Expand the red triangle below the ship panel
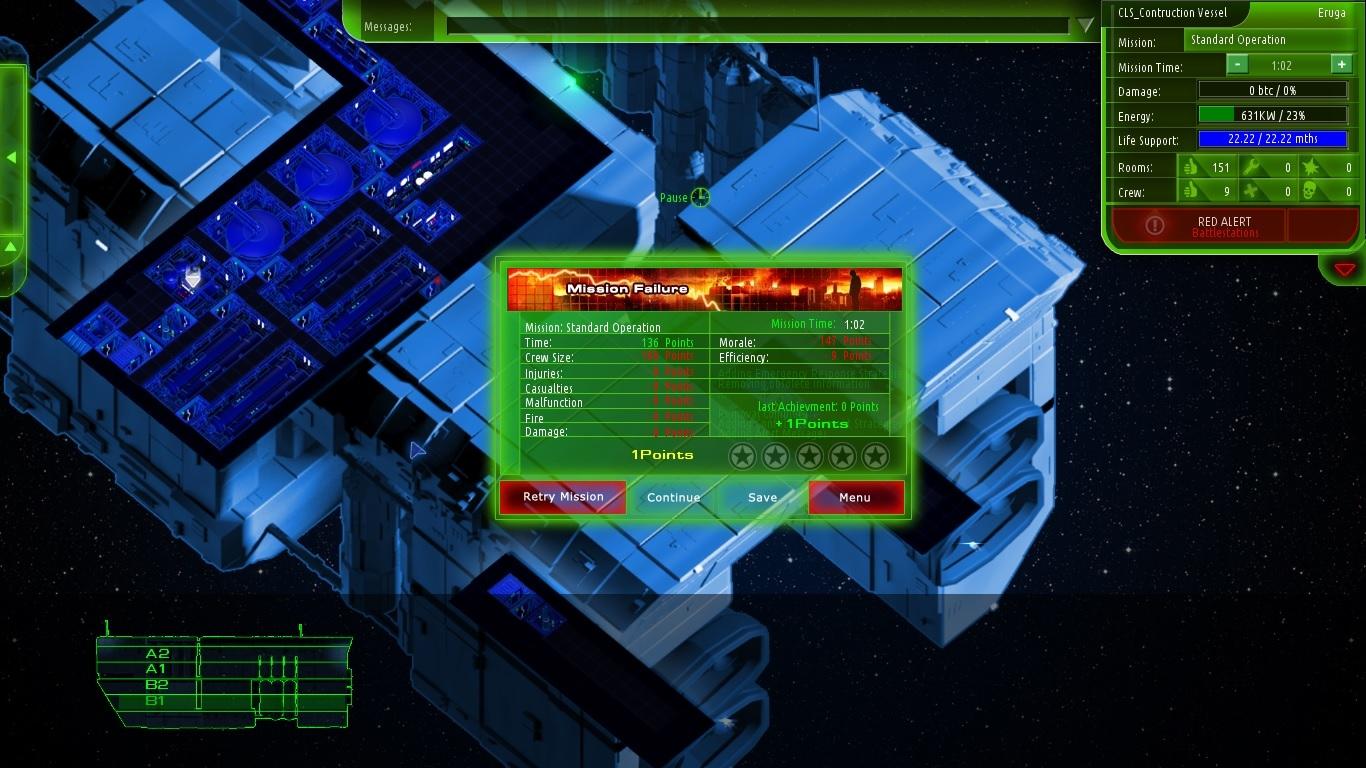This screenshot has width=1366, height=768. [1344, 268]
